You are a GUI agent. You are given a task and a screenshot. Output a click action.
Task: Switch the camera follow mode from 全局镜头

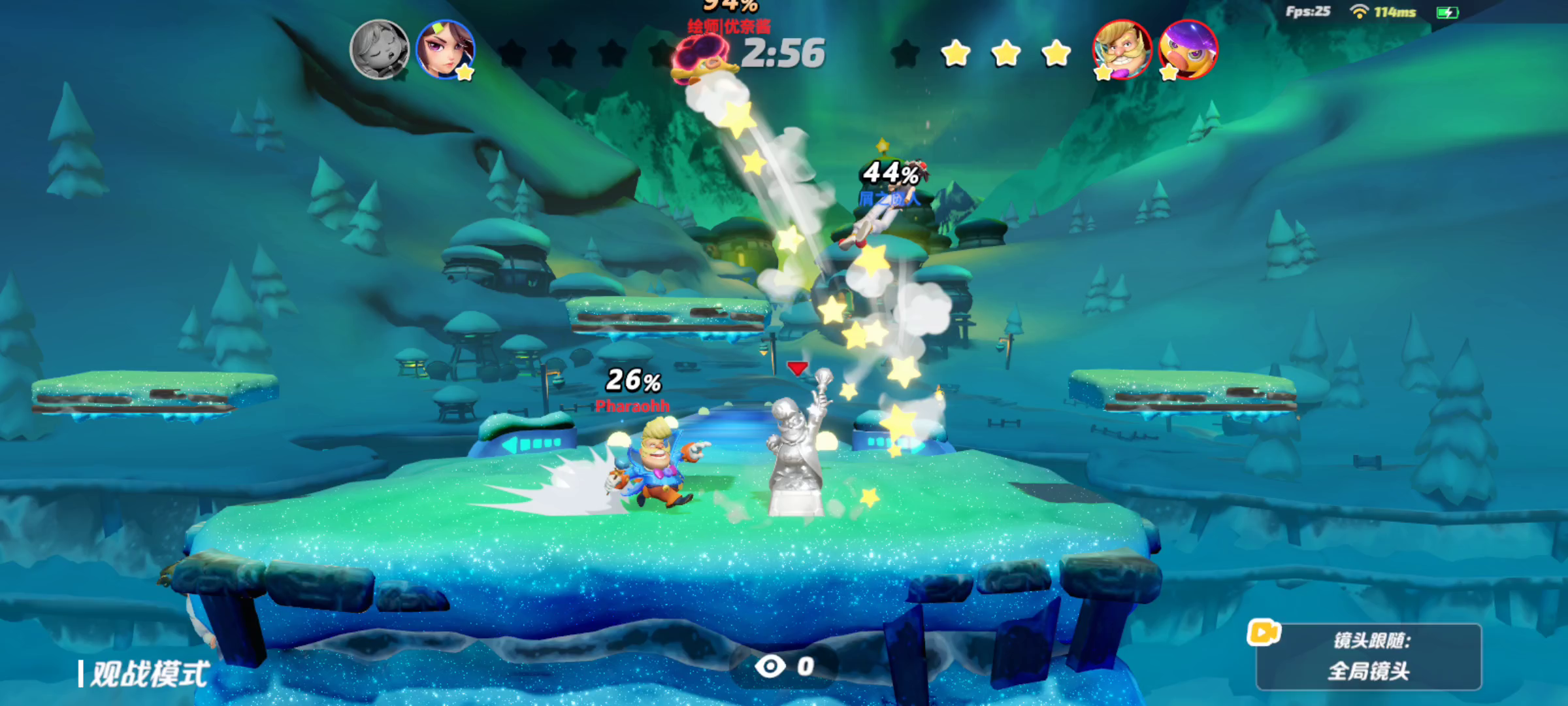pyautogui.click(x=1368, y=657)
